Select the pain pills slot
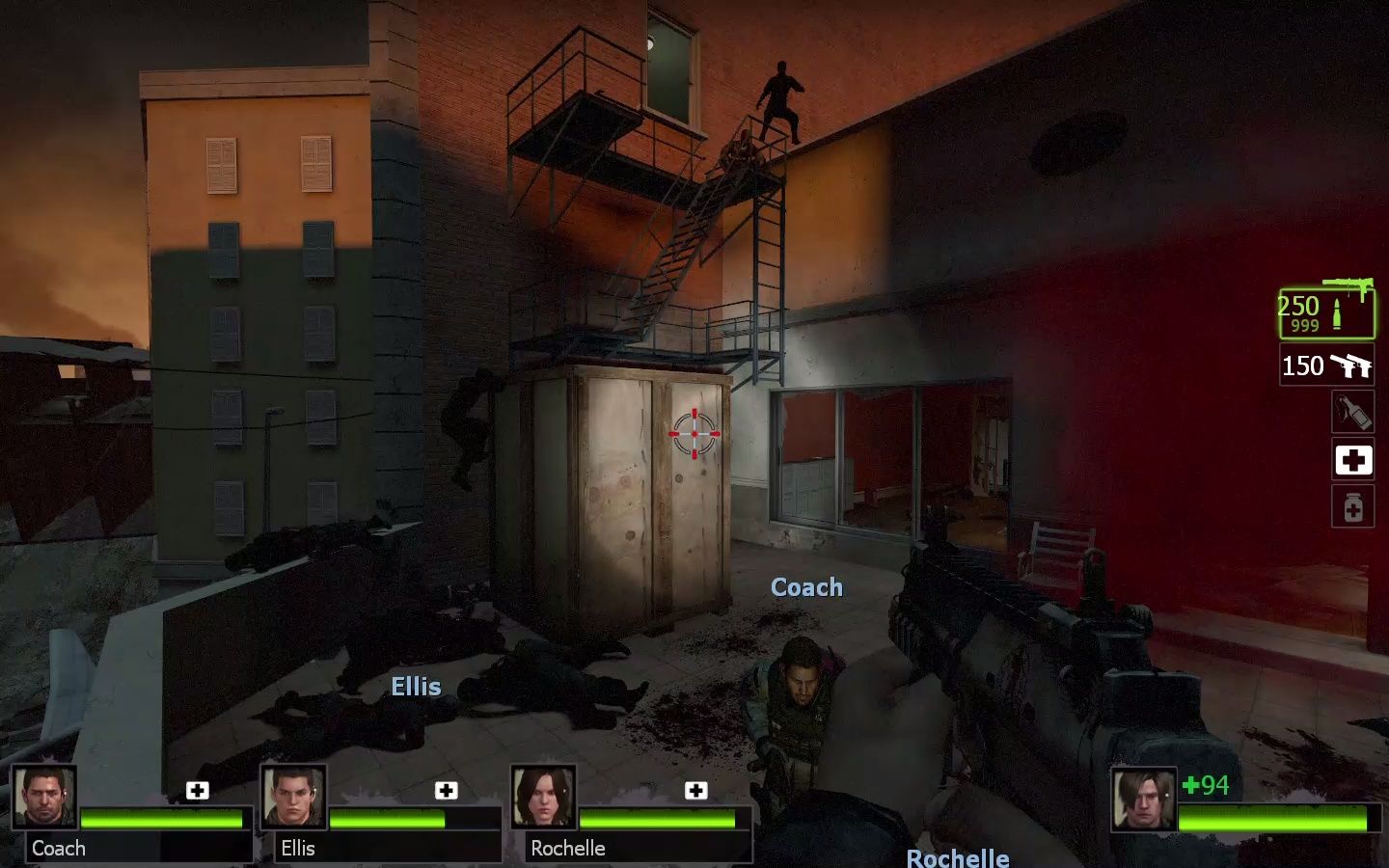 tap(1352, 507)
